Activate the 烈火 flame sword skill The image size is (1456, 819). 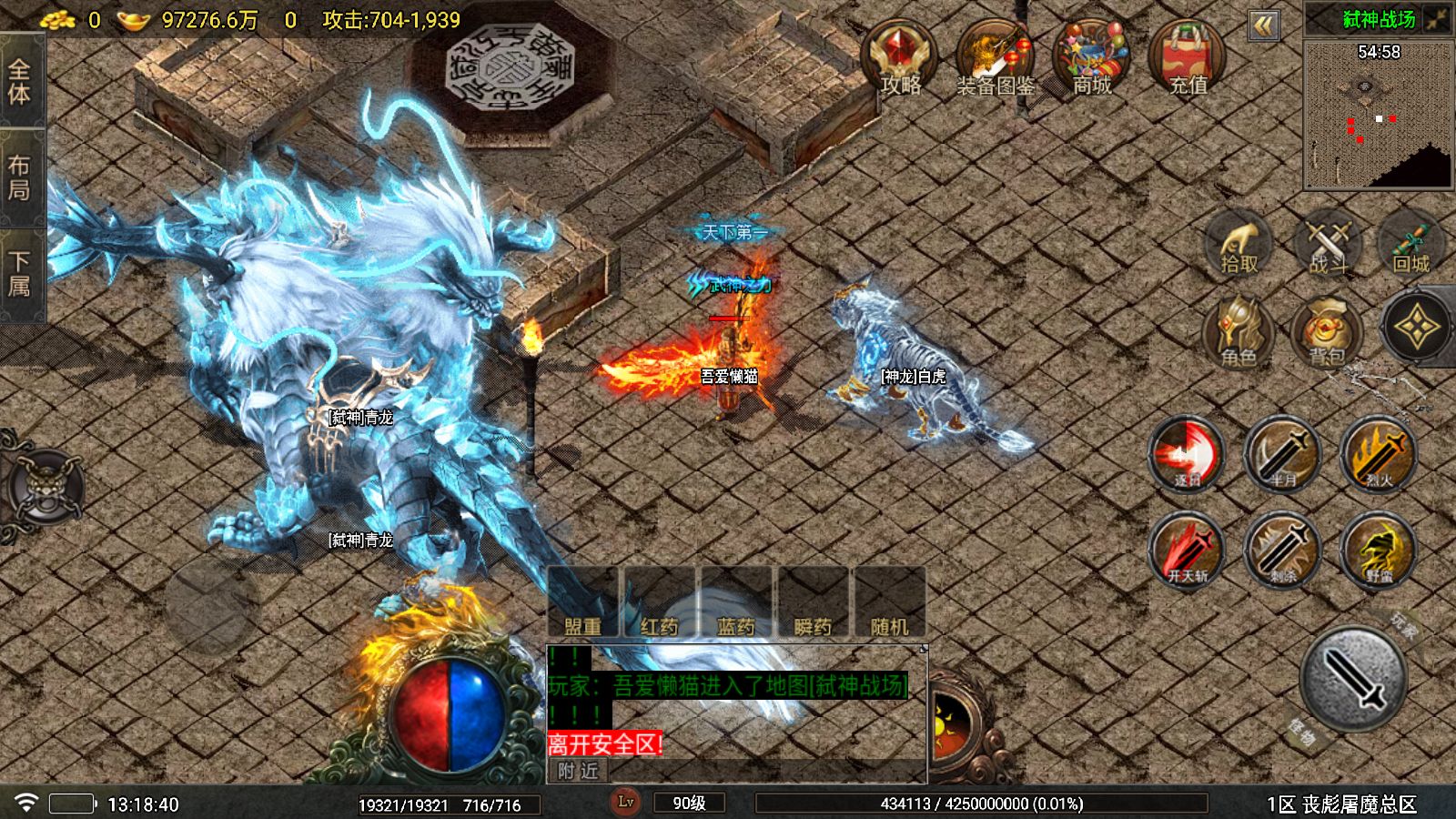tap(1379, 454)
